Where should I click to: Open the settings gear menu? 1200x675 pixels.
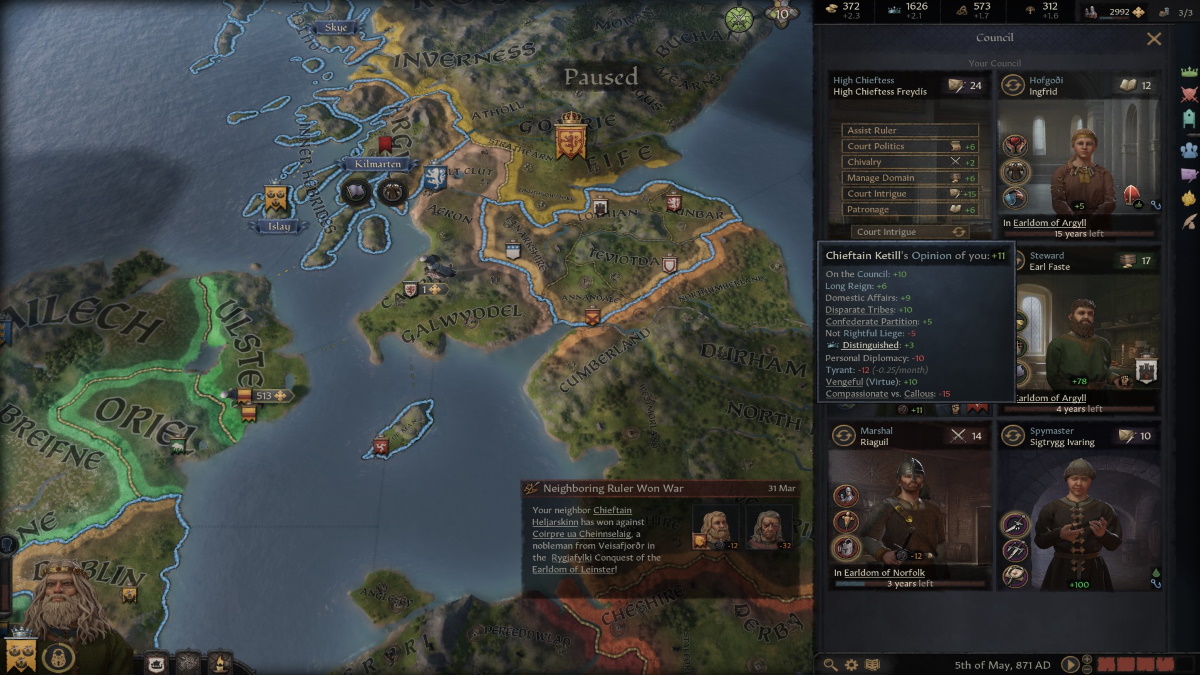pos(851,664)
